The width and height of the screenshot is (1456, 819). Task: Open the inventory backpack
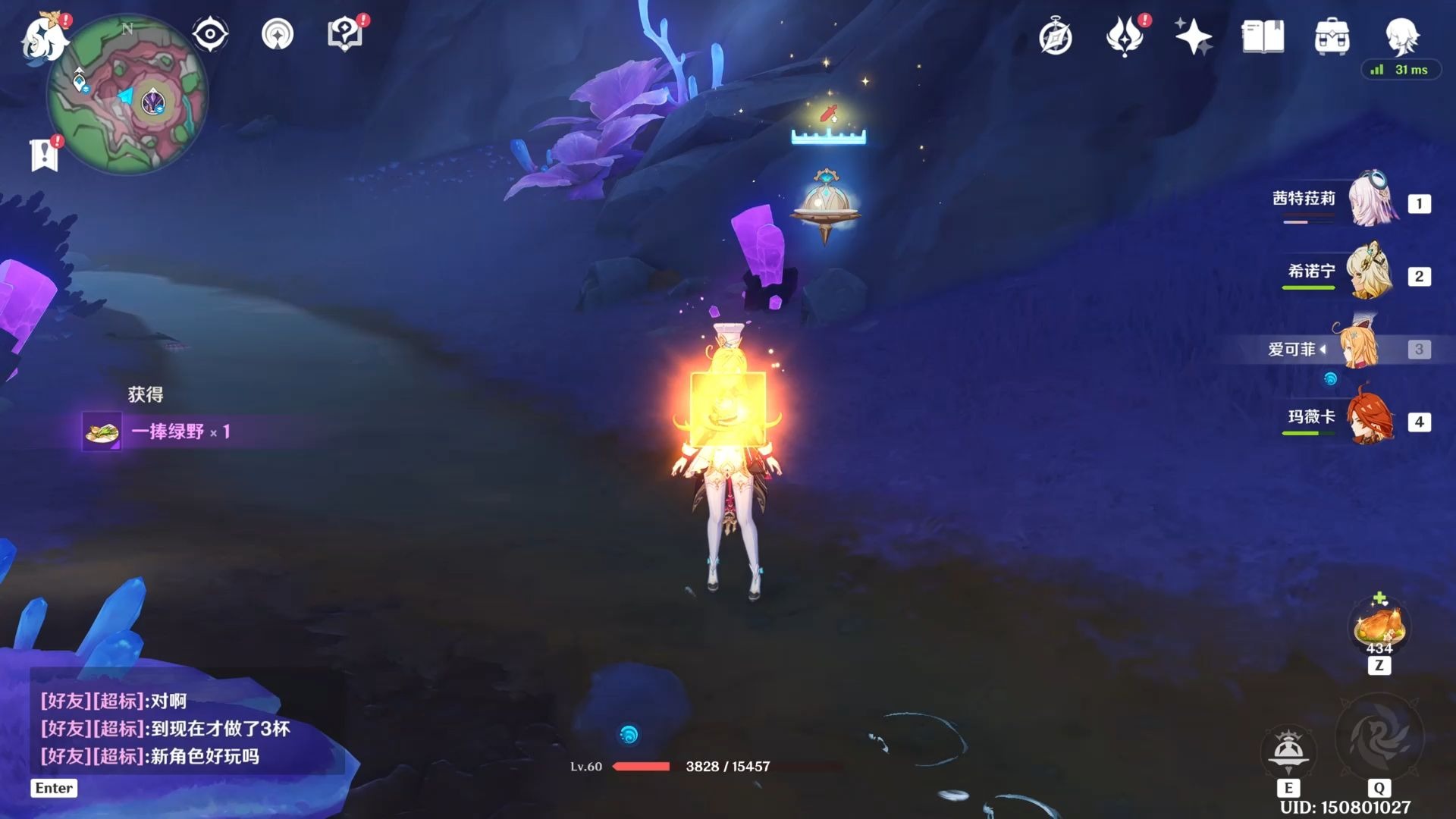coord(1332,36)
